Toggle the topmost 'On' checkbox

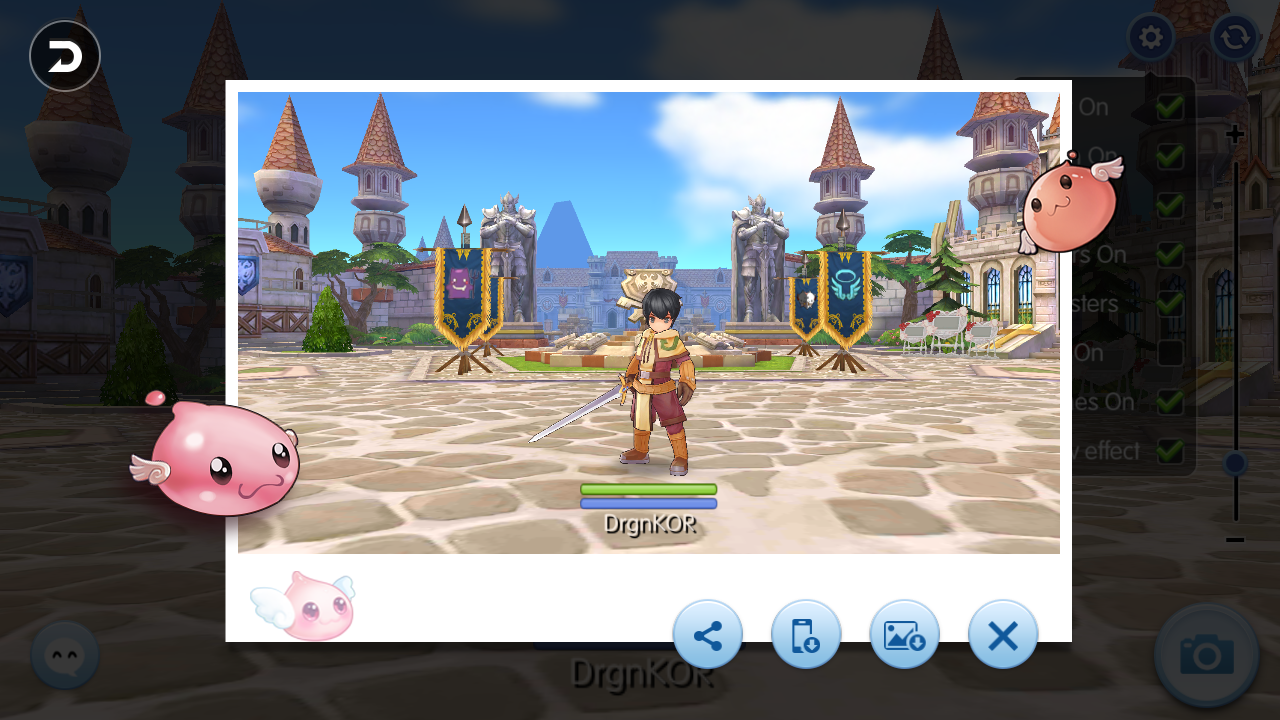(1170, 107)
